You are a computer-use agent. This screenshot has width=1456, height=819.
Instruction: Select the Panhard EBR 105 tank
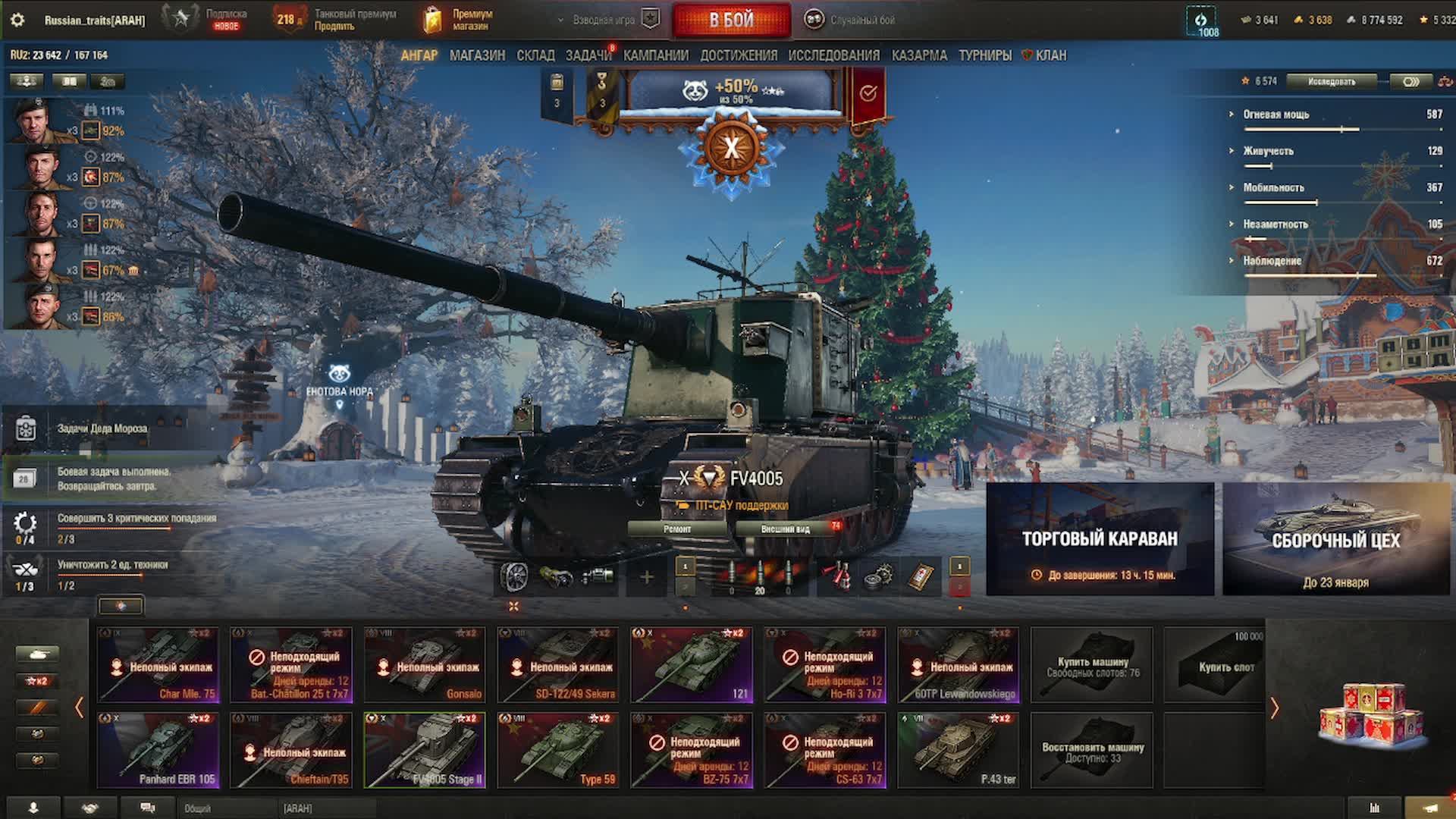(x=158, y=750)
